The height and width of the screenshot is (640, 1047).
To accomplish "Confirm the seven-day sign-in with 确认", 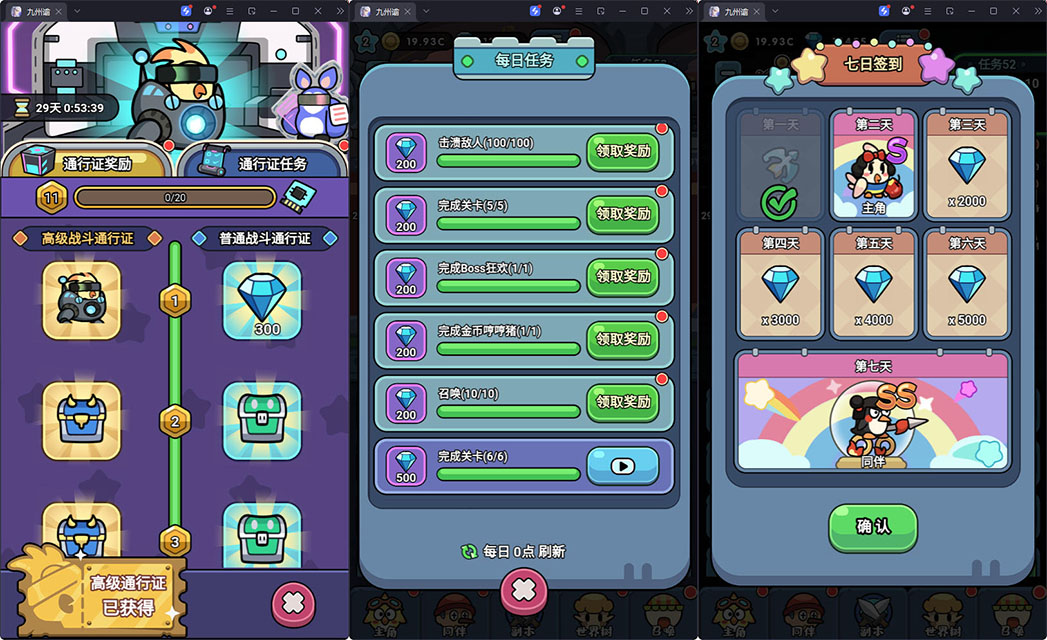I will point(872,526).
